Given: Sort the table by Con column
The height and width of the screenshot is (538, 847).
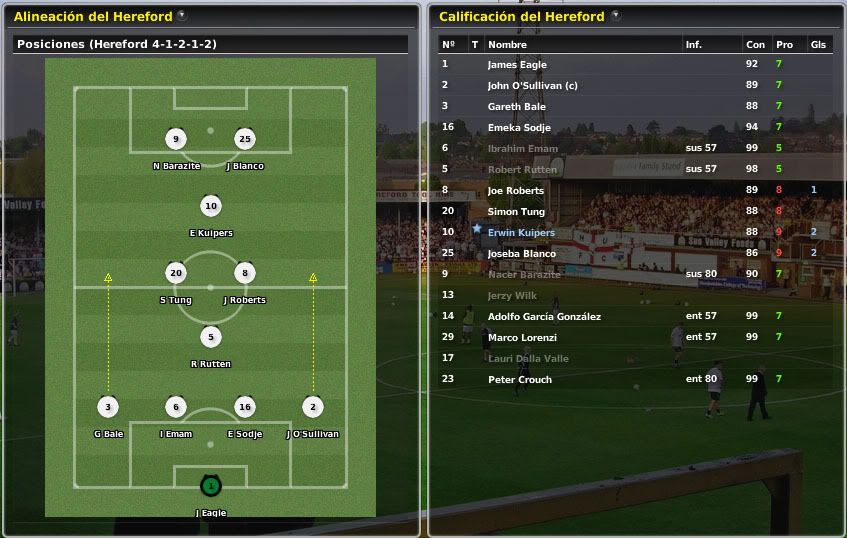Looking at the screenshot, I should point(755,45).
